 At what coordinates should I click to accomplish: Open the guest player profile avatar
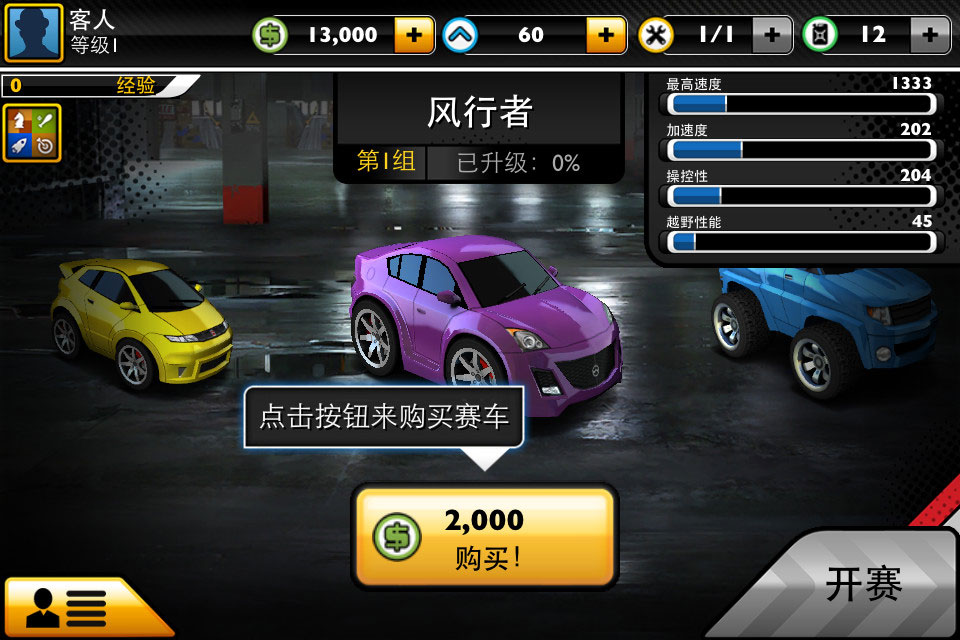click(34, 33)
